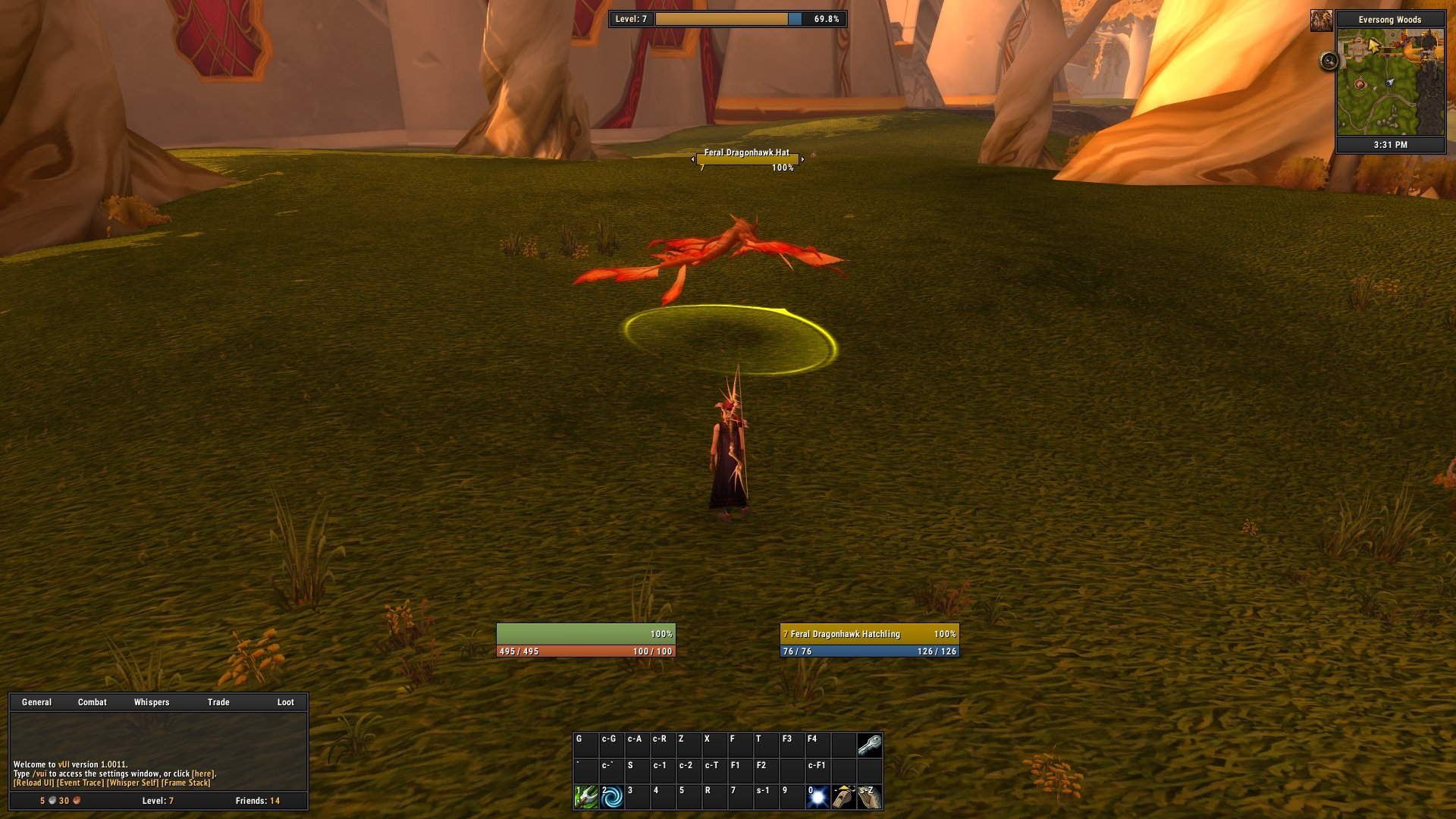Toggle the minimap tracking magnifier button

tap(1329, 61)
